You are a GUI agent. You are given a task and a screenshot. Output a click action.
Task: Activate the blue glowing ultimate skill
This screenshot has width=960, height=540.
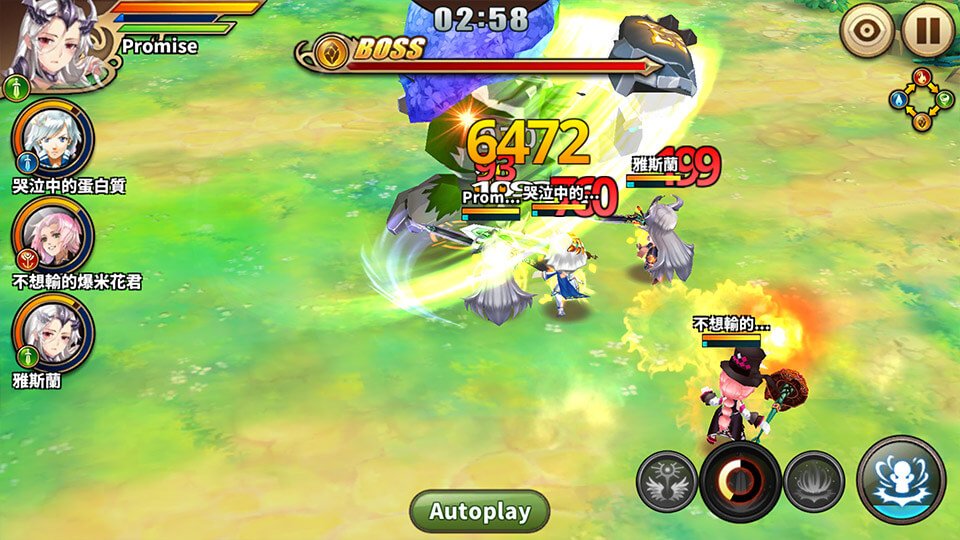pyautogui.click(x=901, y=480)
